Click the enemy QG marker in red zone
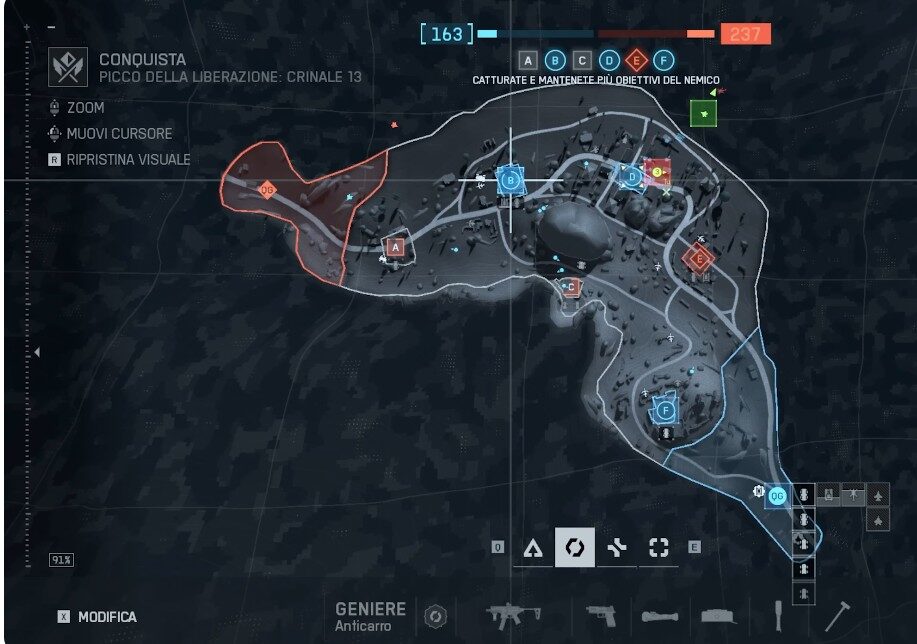This screenshot has height=644, width=917. pos(267,189)
